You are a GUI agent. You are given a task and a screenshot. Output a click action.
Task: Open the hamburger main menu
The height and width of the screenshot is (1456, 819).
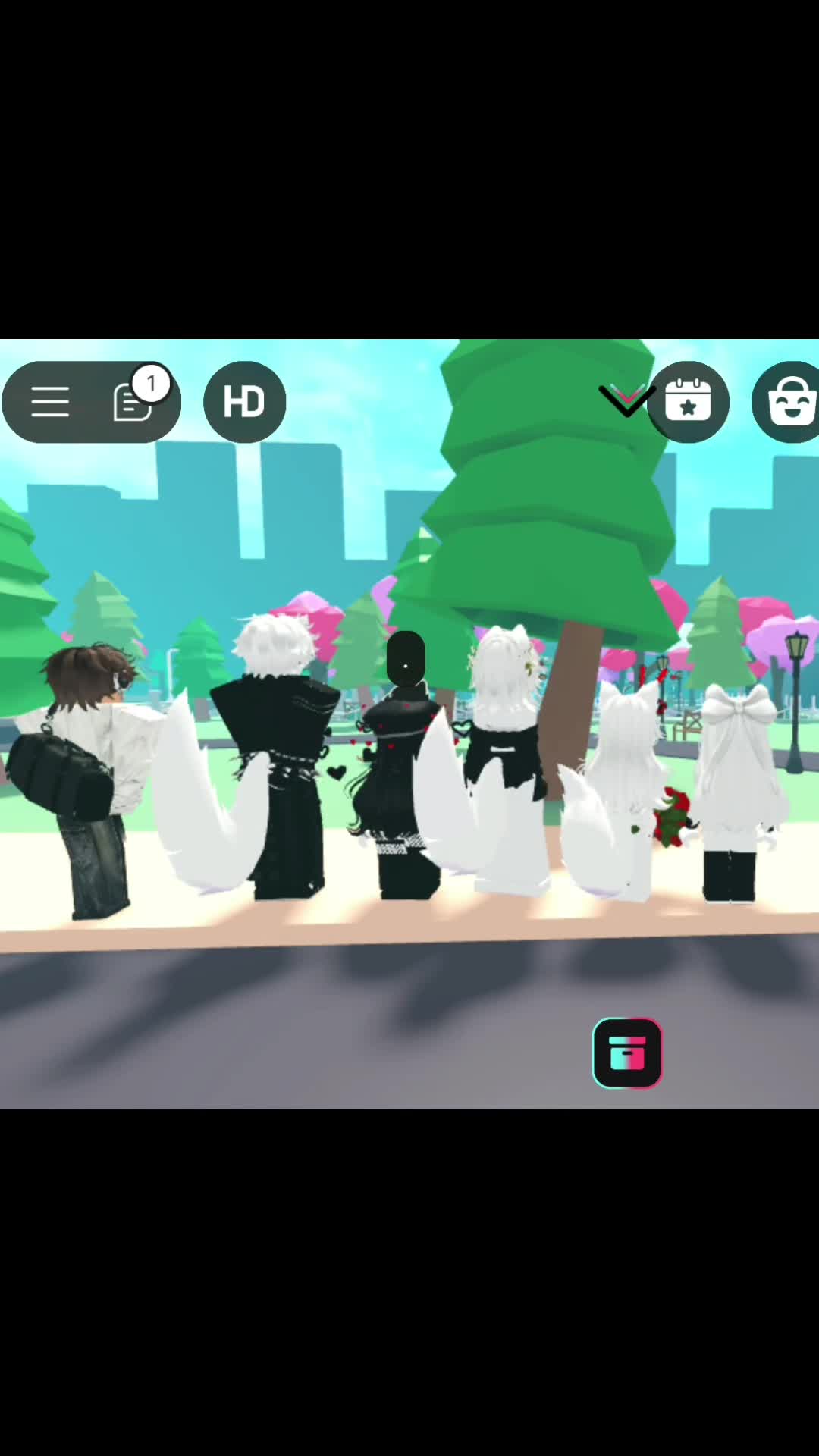tap(50, 402)
